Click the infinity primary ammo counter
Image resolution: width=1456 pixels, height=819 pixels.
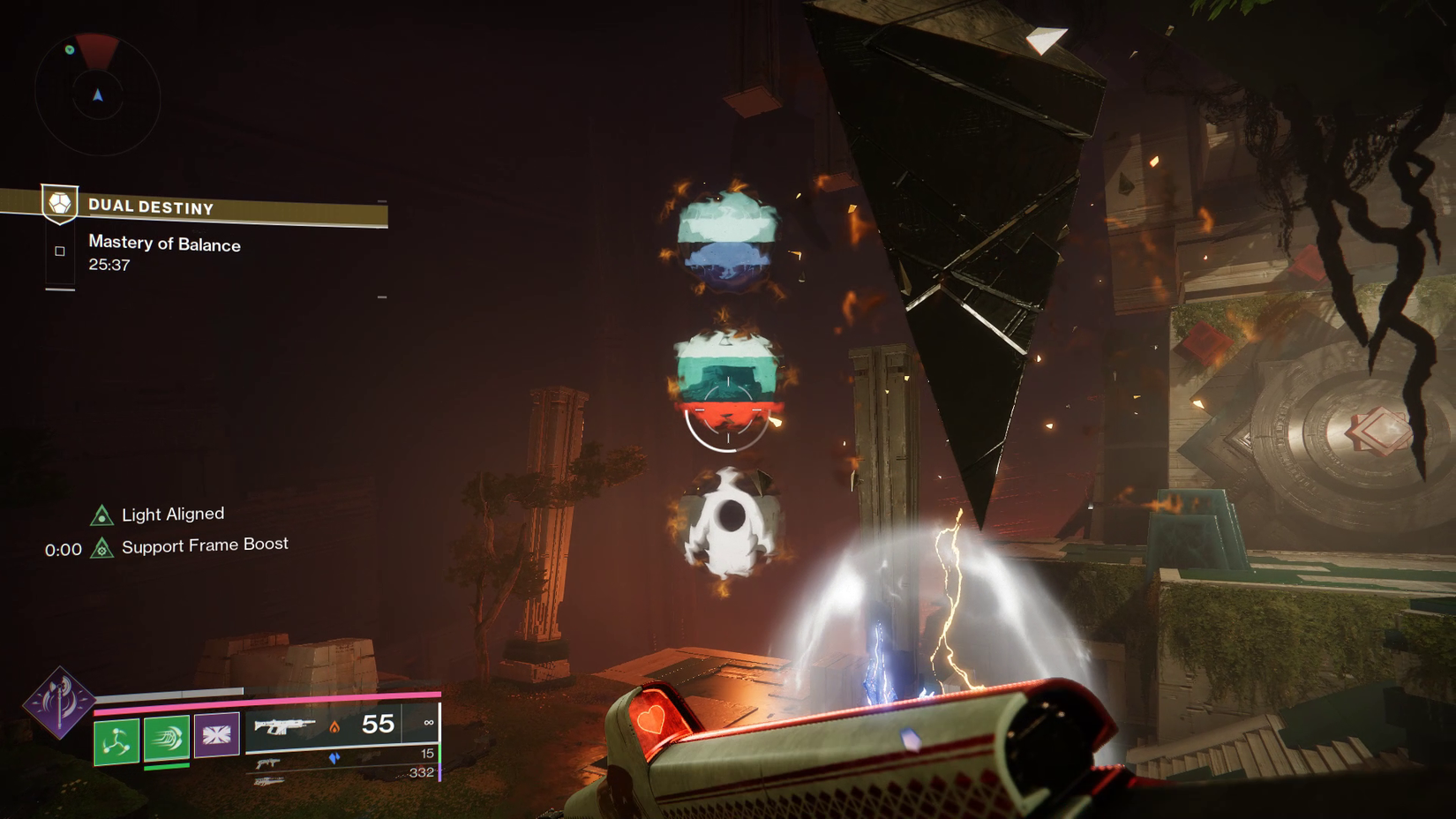[430, 722]
